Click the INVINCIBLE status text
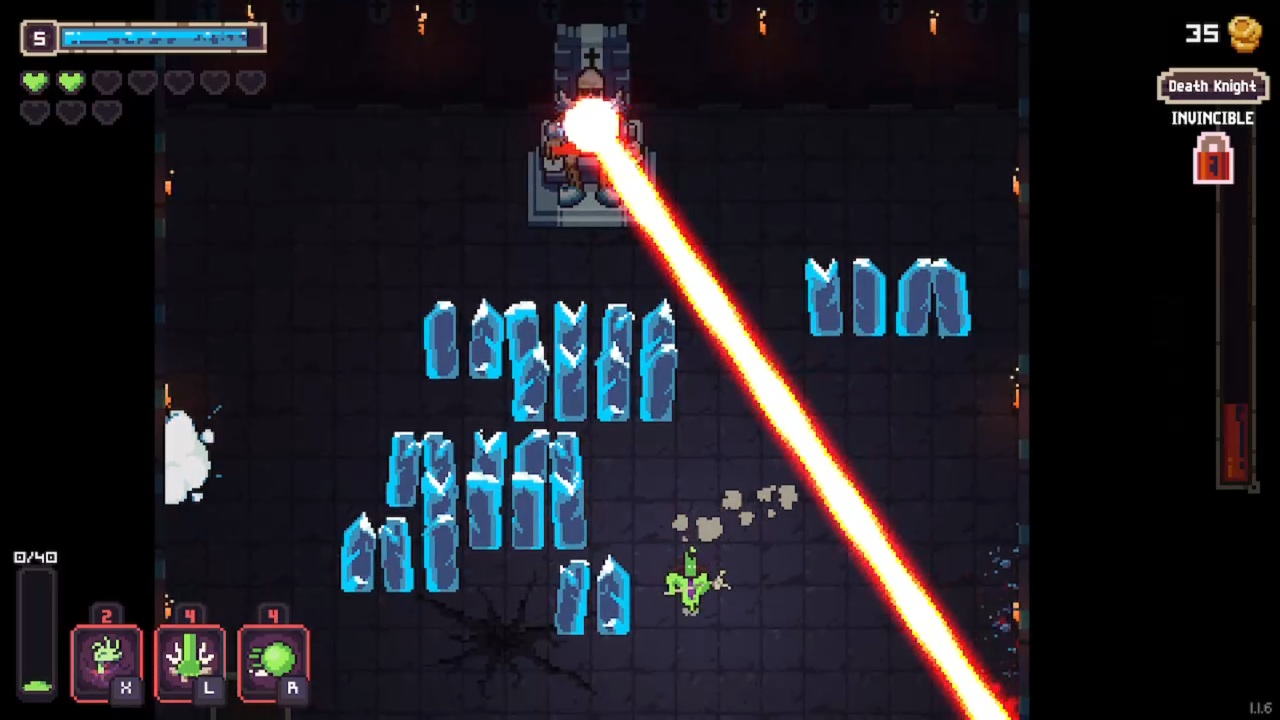The height and width of the screenshot is (720, 1280). (x=1212, y=118)
